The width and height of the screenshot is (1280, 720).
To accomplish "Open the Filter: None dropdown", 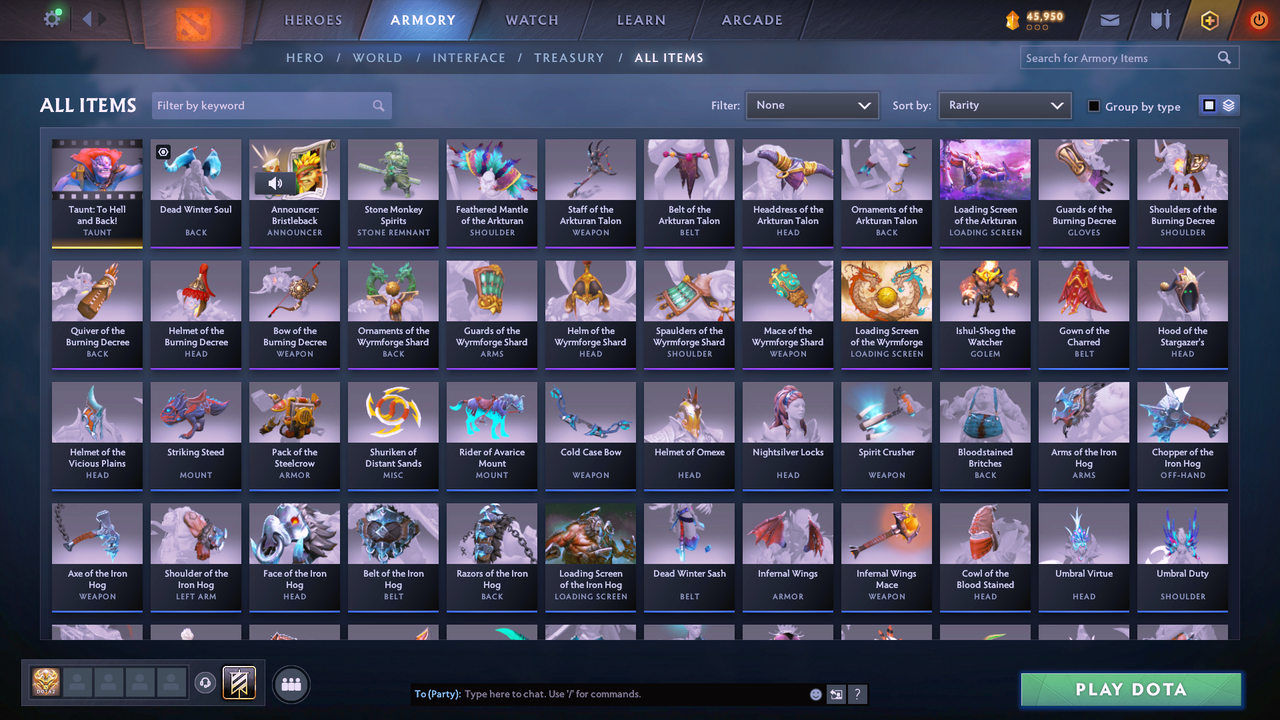I will pos(811,105).
